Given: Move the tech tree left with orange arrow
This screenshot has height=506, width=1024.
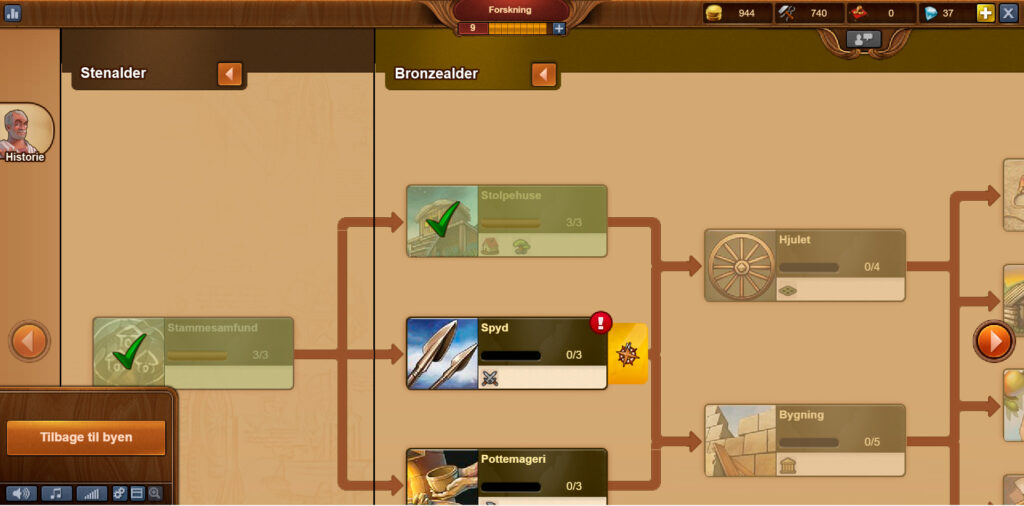Looking at the screenshot, I should point(29,342).
